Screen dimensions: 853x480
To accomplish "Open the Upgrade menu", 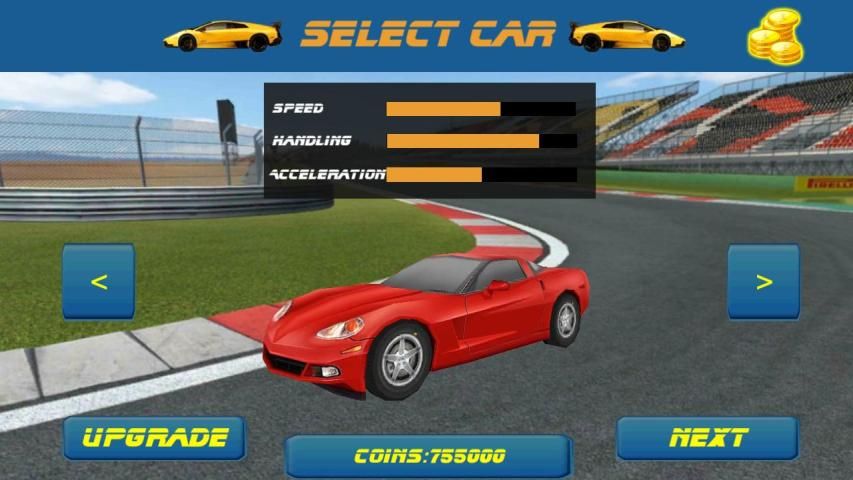I will (154, 438).
